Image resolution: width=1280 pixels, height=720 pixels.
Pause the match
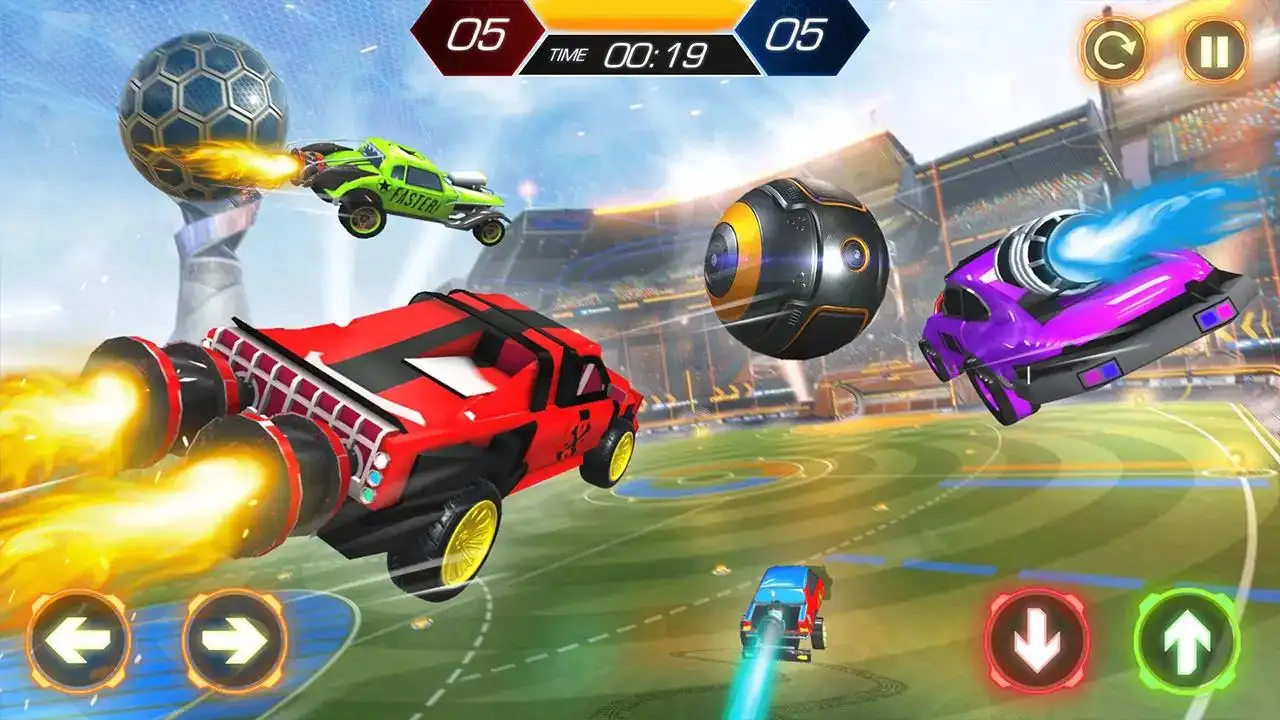click(1215, 49)
